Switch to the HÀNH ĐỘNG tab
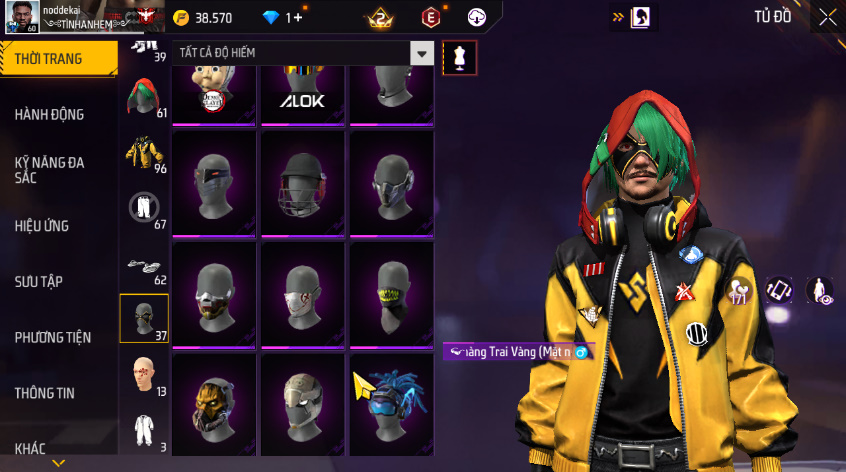Screen dimensions: 846x472 coord(50,115)
